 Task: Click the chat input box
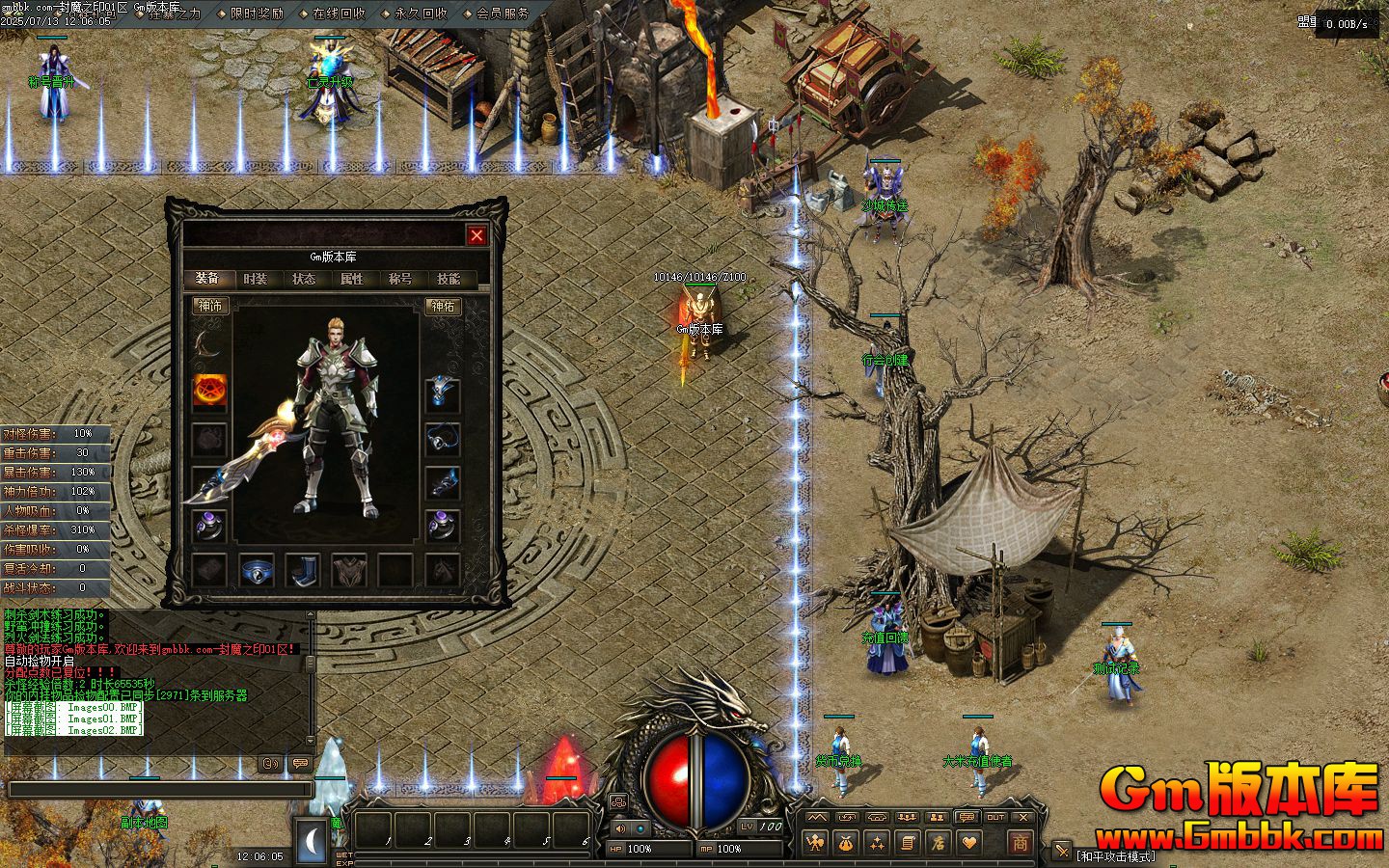click(159, 790)
